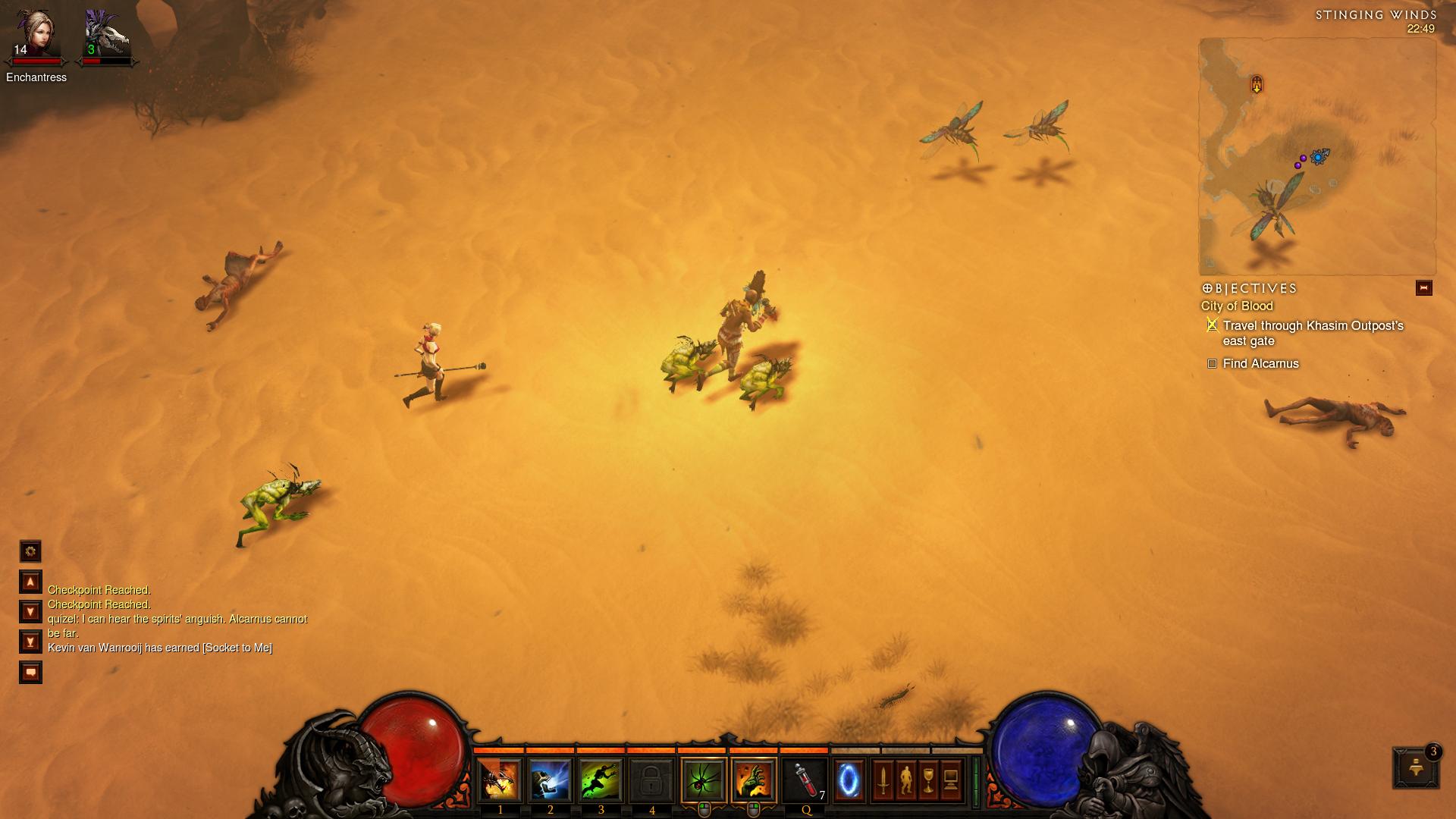Activate the fire bats skill in slot 1
This screenshot has height=819, width=1456.
pyautogui.click(x=500, y=780)
